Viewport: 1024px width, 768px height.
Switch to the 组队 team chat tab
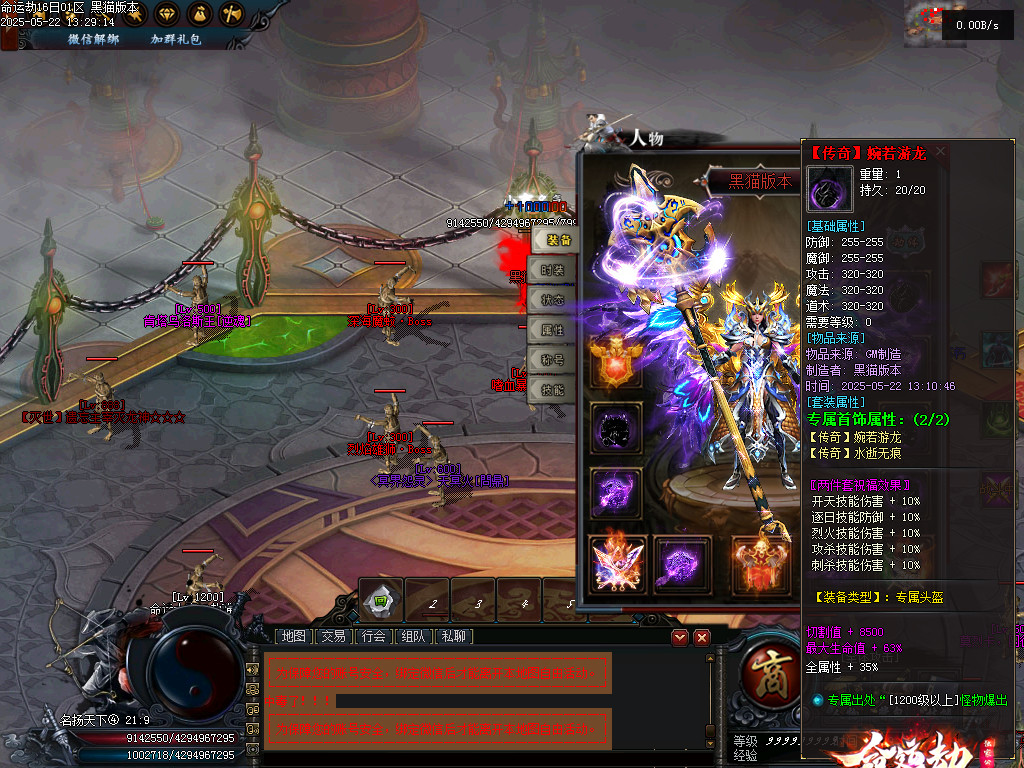point(414,636)
